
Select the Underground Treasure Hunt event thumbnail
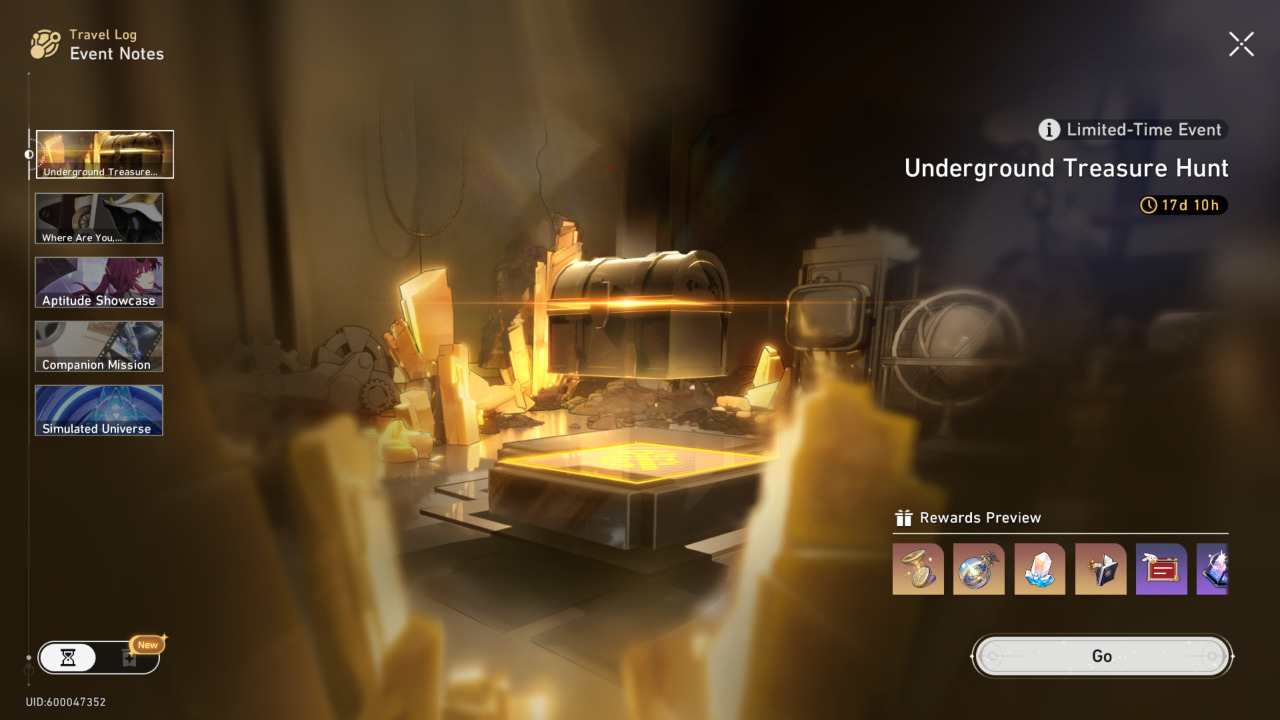tap(105, 154)
